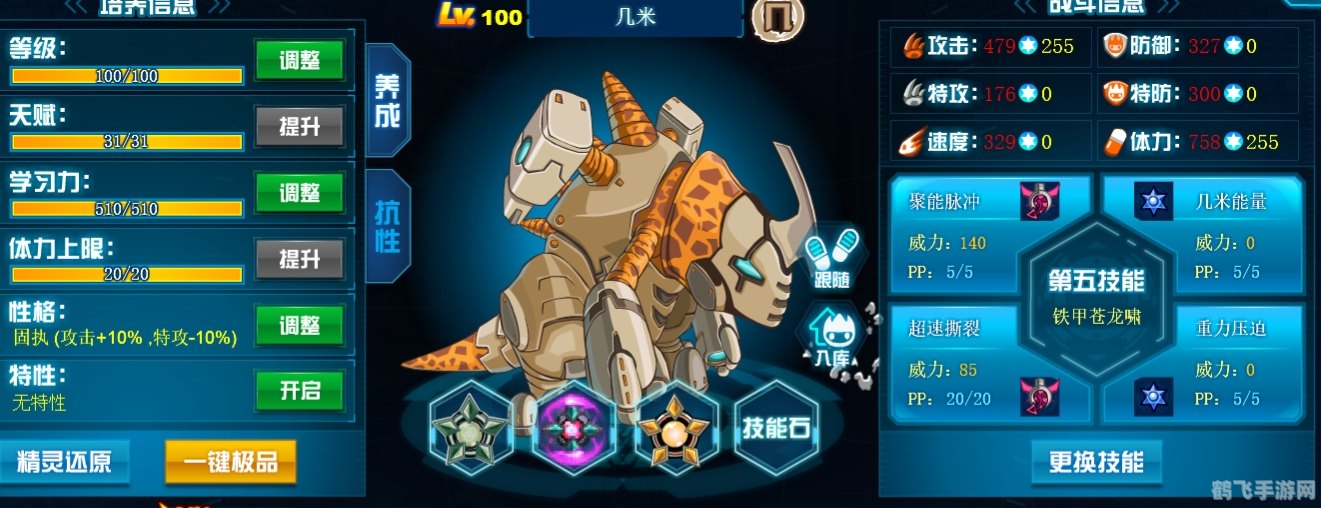The image size is (1321, 508).
Task: Tap the orange 一键极品 button
Action: click(230, 462)
